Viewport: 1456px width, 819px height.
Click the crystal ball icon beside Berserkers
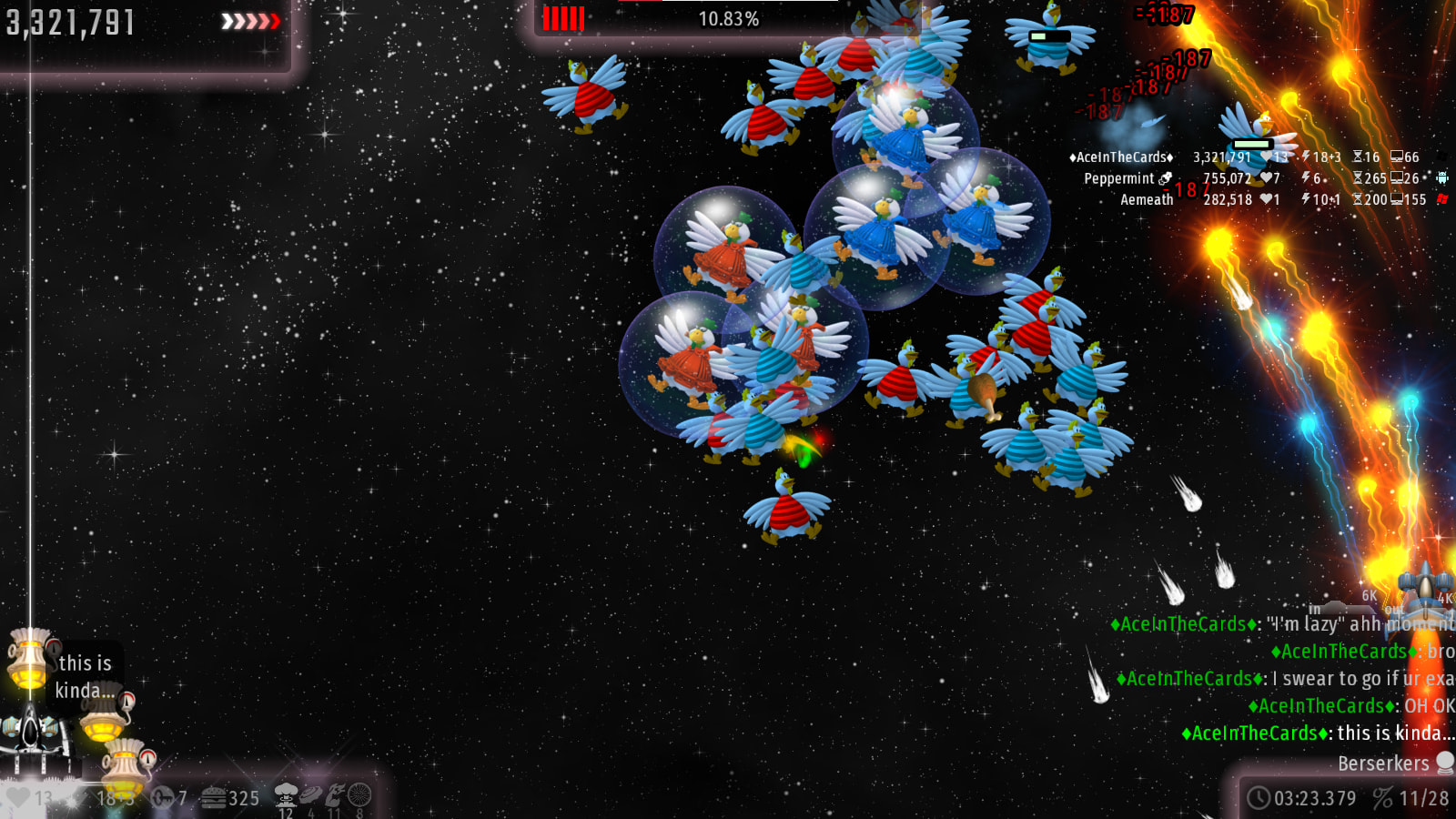pyautogui.click(x=1445, y=763)
